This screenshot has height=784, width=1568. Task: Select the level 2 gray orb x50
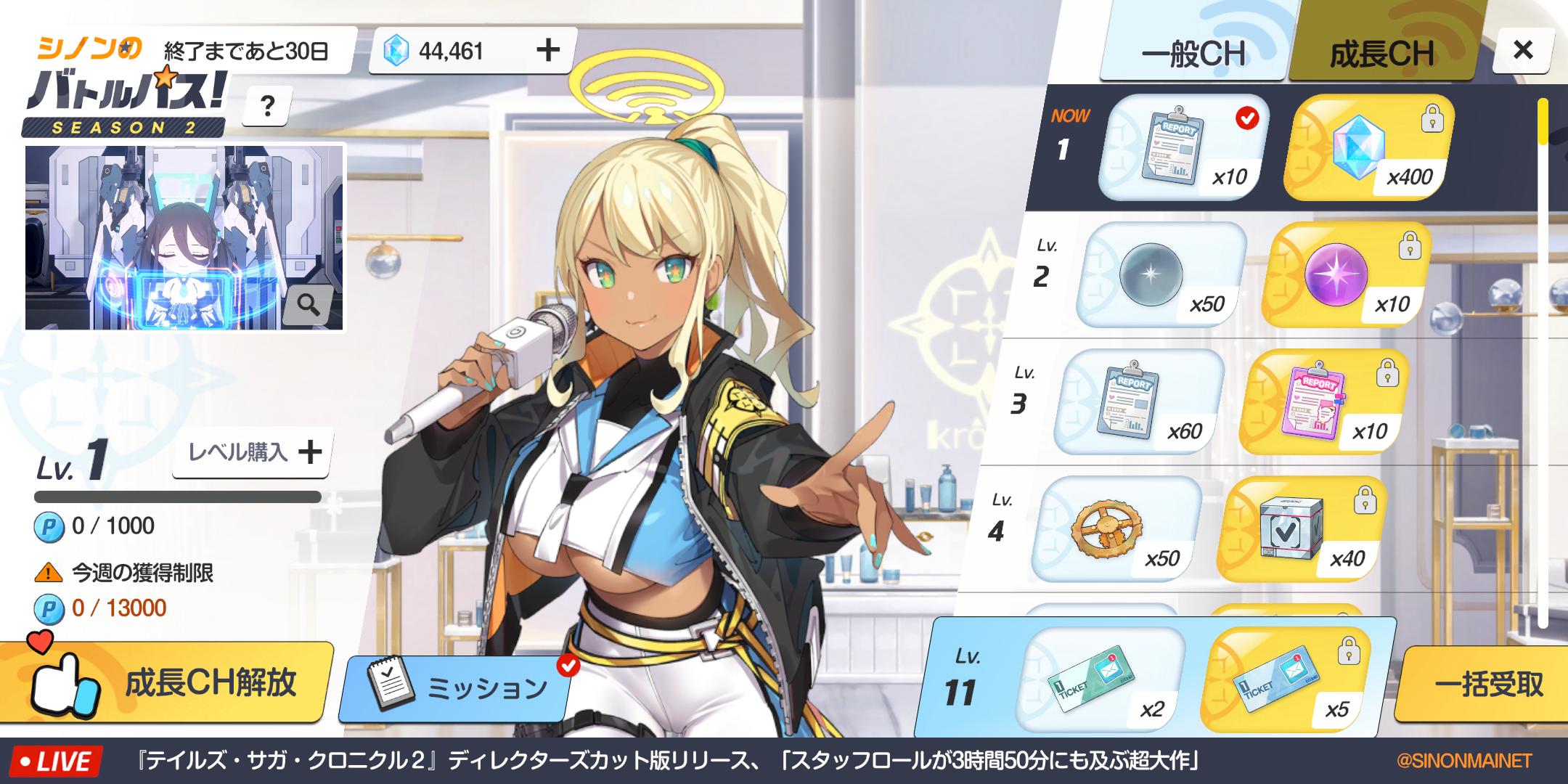point(1160,275)
